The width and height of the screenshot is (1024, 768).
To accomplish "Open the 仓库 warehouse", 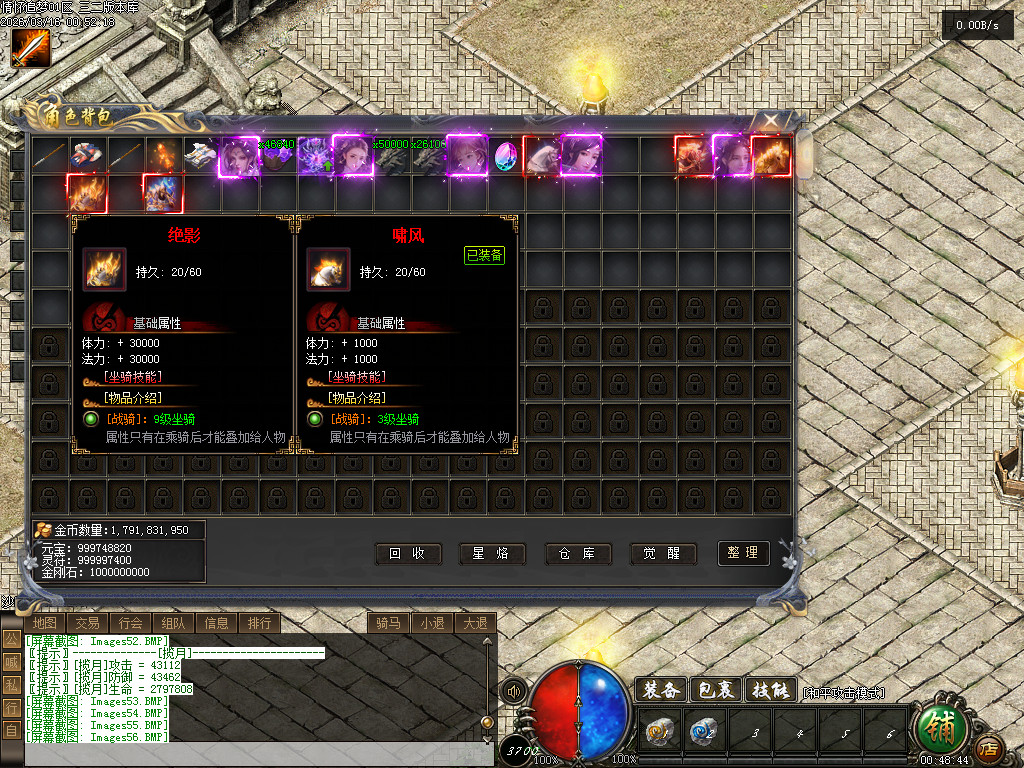I will [578, 553].
